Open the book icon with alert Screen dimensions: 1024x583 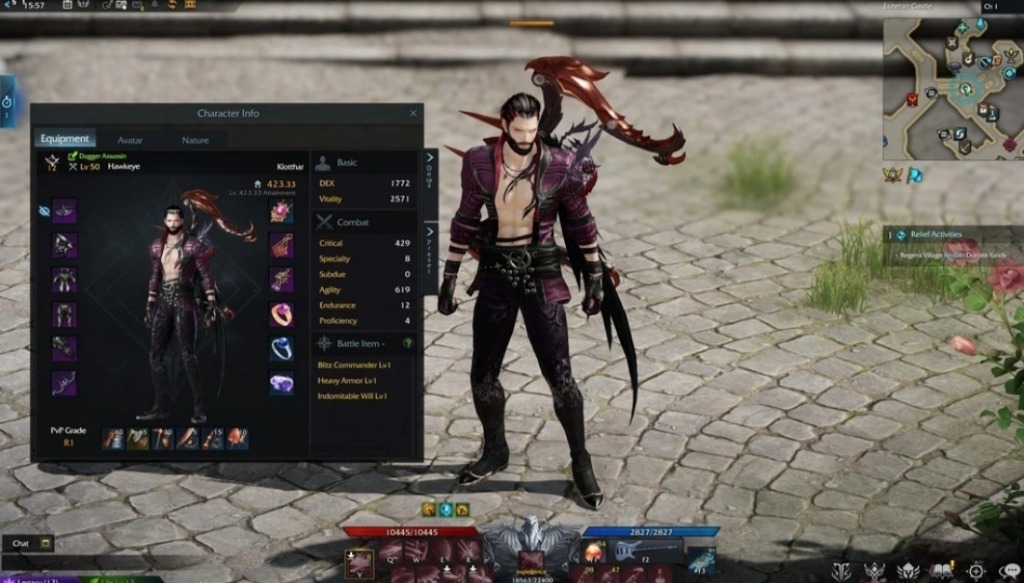click(x=941, y=571)
